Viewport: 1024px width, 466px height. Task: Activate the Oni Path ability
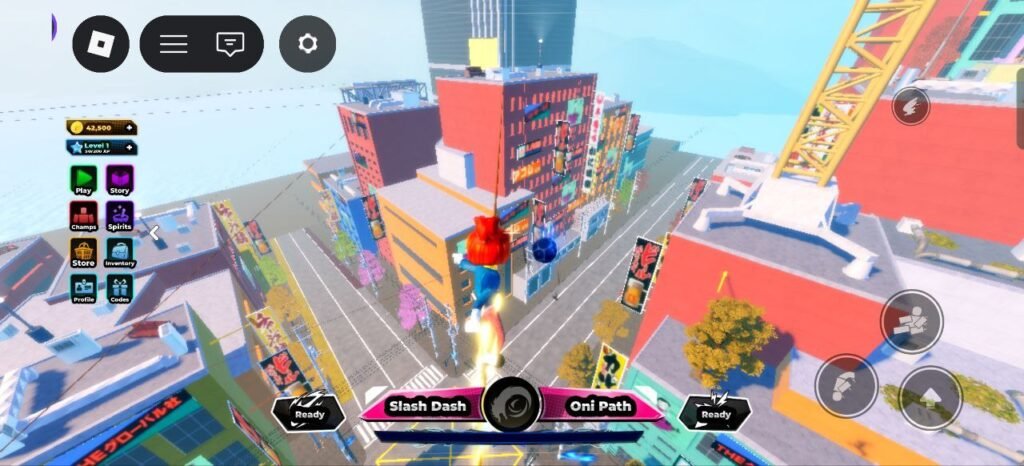pyautogui.click(x=595, y=407)
